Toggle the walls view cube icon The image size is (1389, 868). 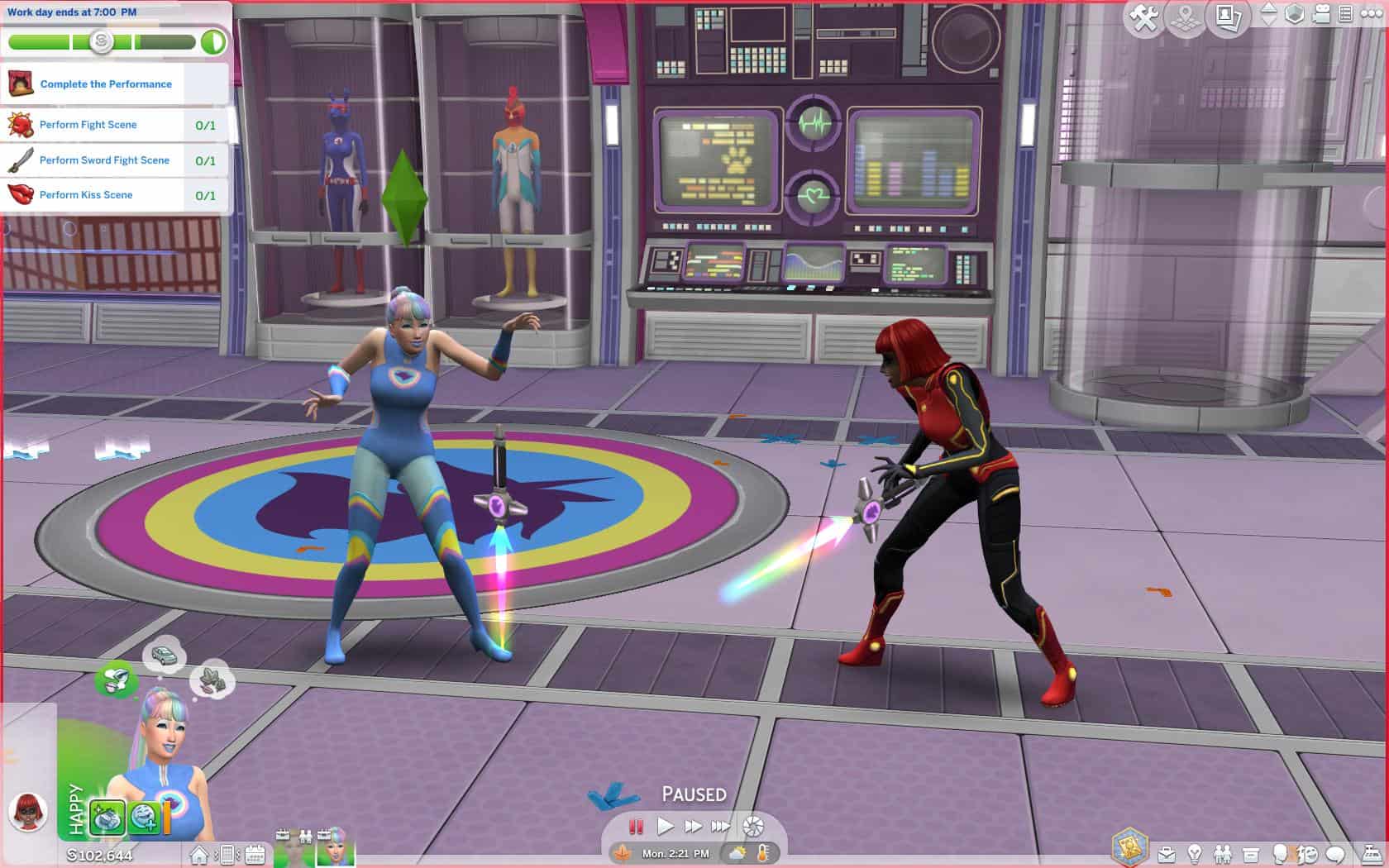(1294, 14)
